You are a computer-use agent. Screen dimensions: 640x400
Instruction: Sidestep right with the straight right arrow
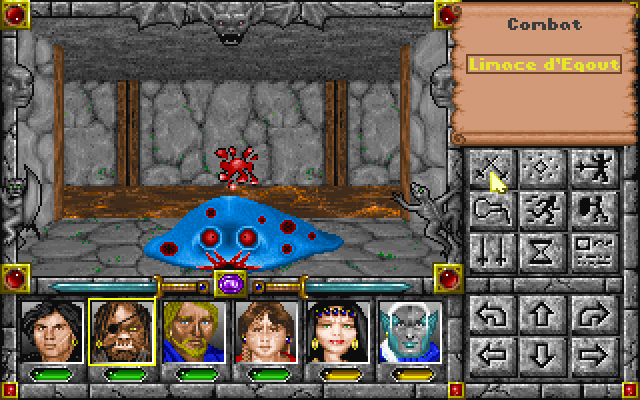point(590,354)
